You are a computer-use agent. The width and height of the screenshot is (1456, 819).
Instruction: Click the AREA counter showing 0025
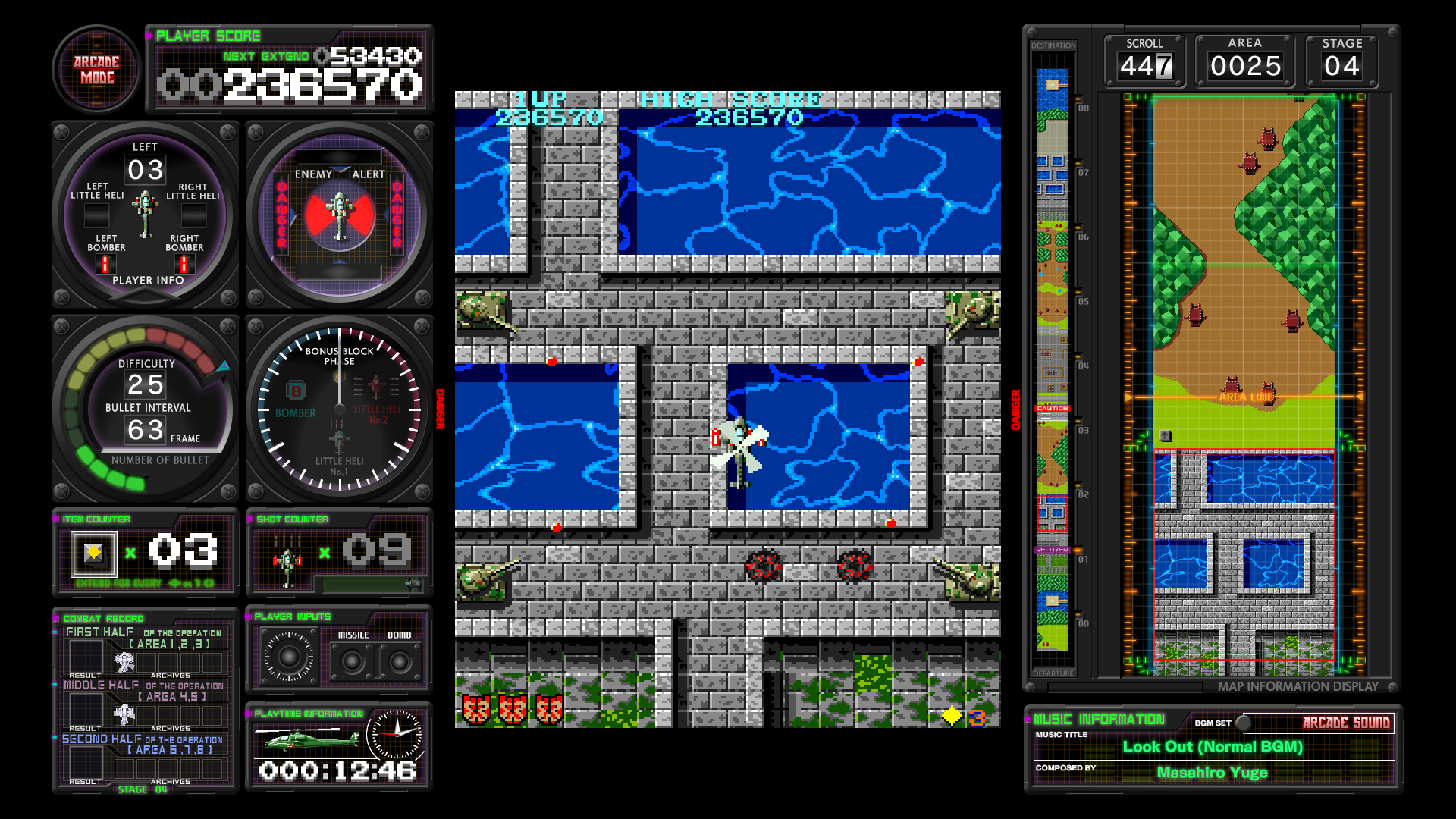pyautogui.click(x=1245, y=65)
